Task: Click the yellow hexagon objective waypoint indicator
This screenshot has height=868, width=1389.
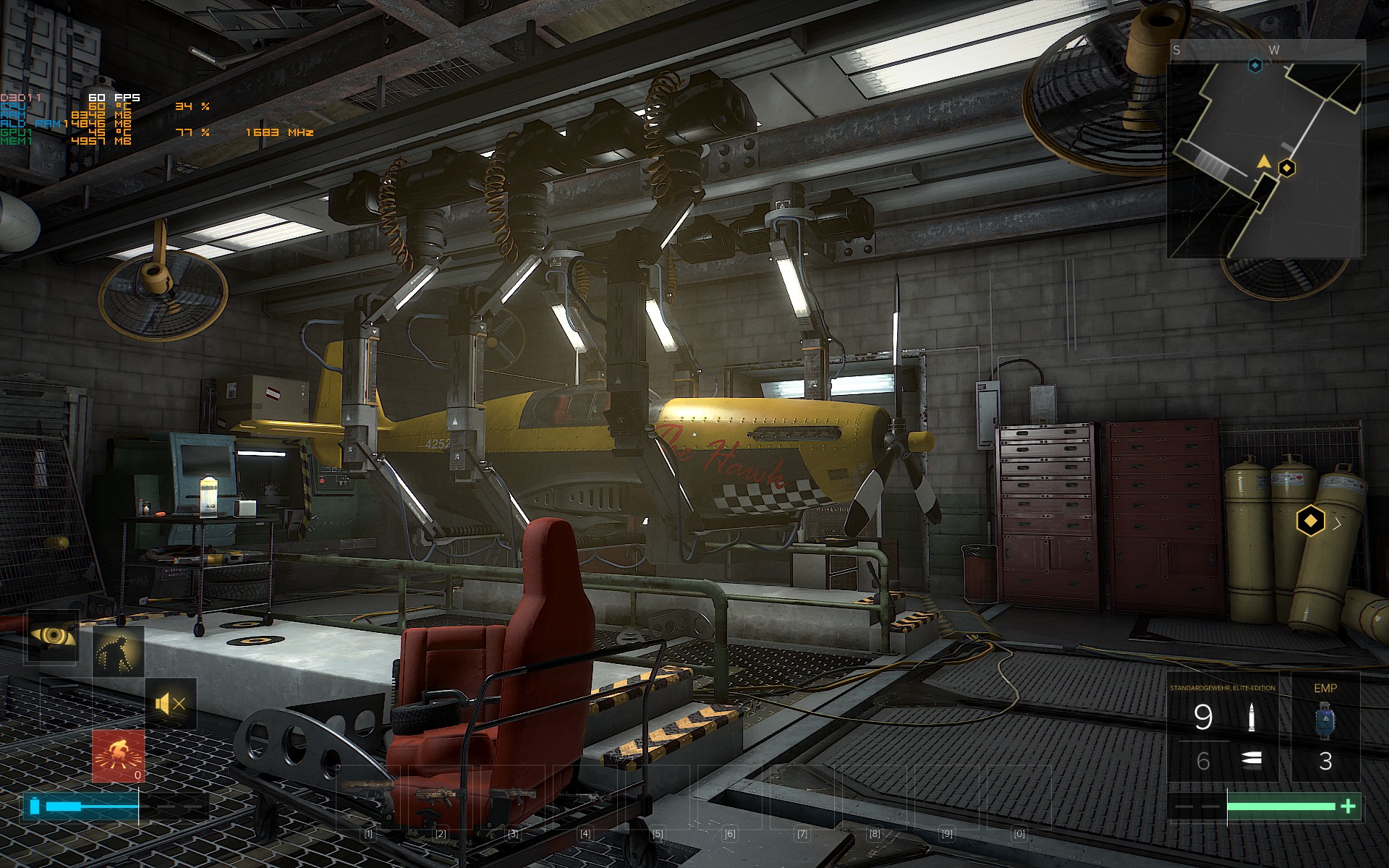Action: 1310,521
